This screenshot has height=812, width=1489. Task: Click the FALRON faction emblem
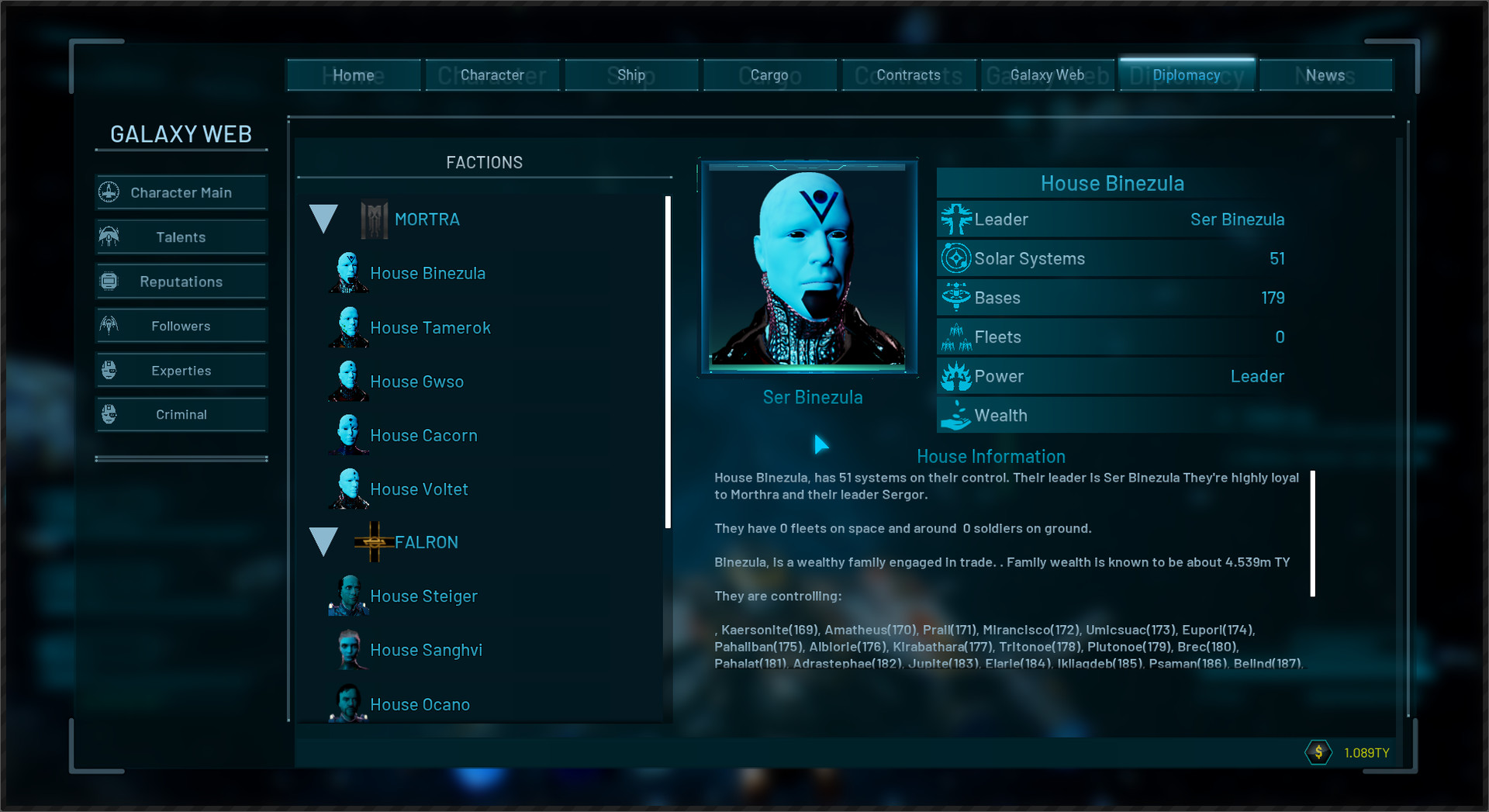pyautogui.click(x=375, y=541)
